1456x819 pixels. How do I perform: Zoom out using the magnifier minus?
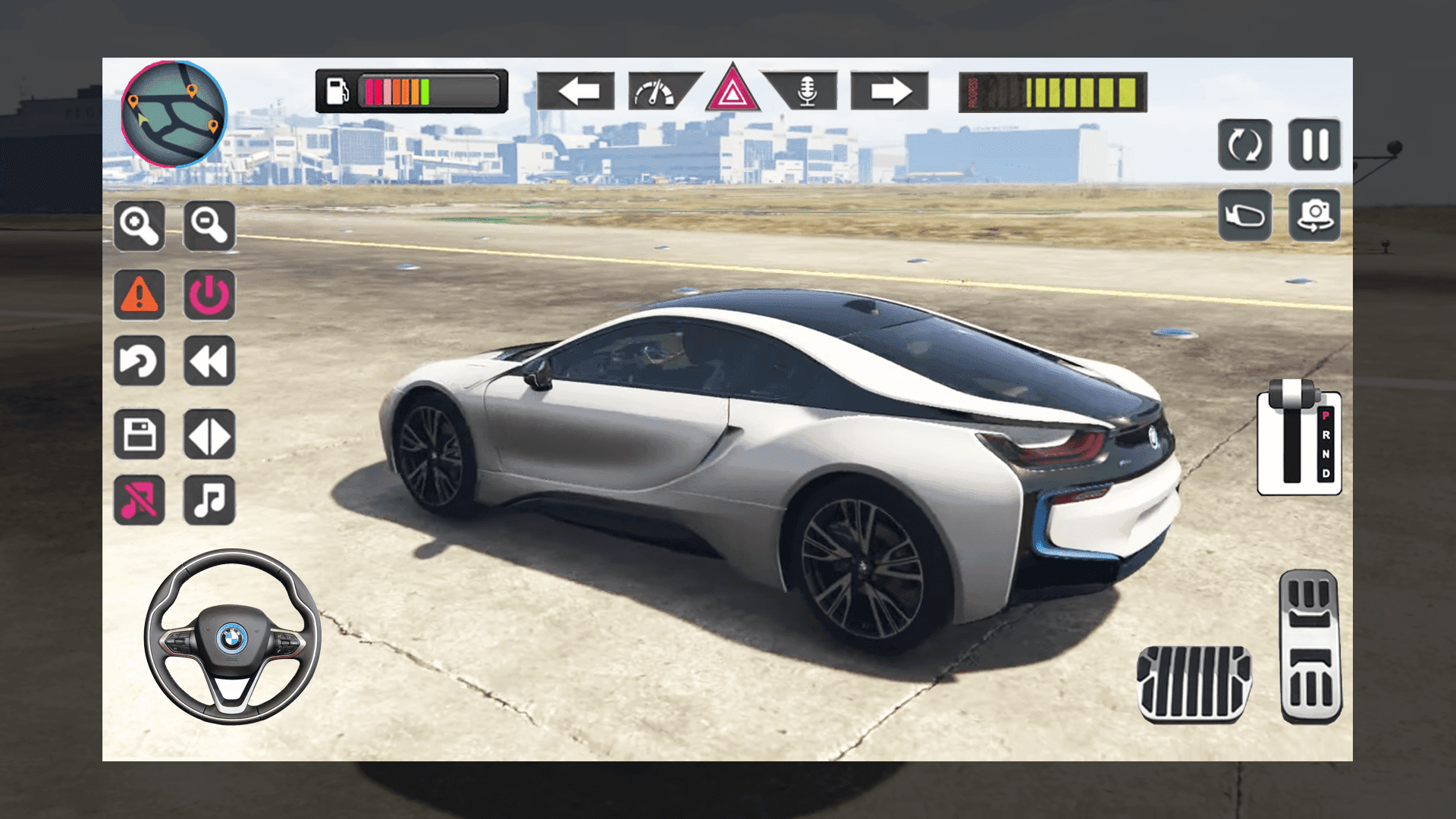coord(210,227)
